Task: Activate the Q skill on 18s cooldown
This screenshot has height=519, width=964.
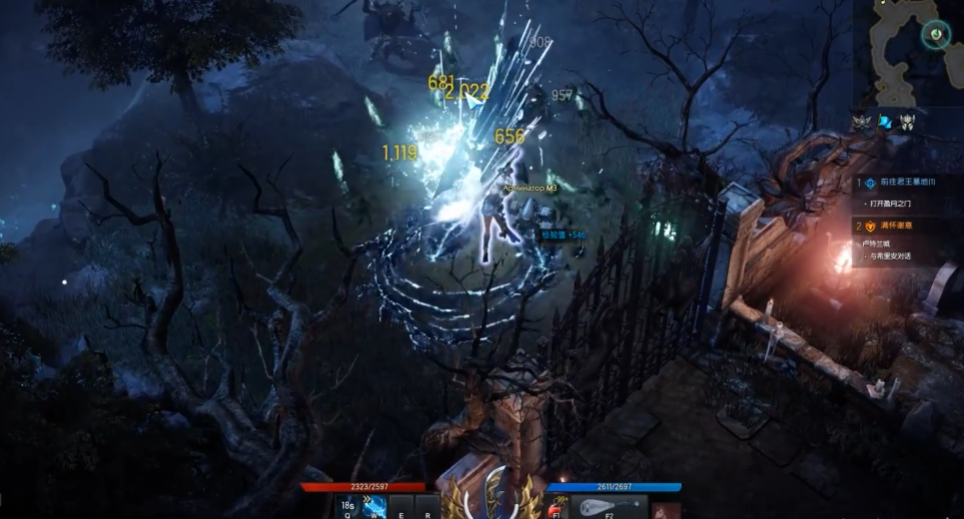Action: [349, 506]
